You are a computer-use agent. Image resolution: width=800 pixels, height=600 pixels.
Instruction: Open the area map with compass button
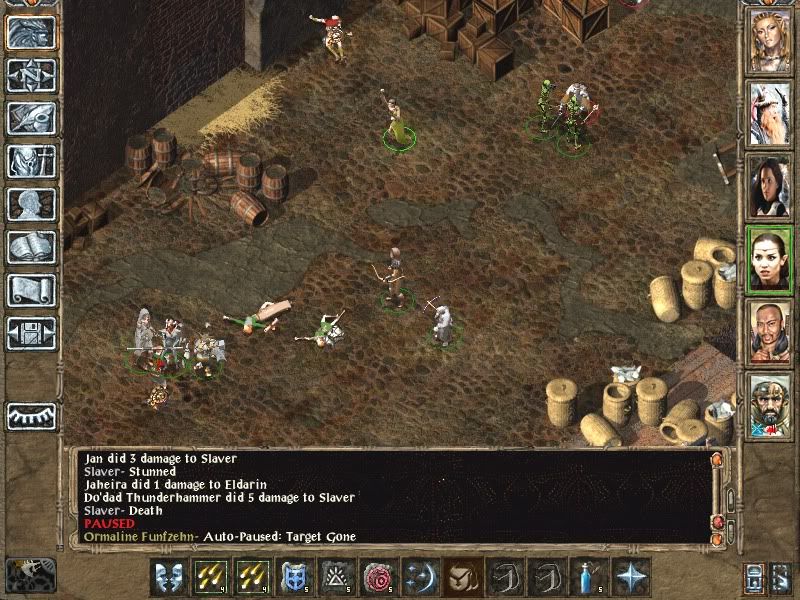pyautogui.click(x=31, y=75)
